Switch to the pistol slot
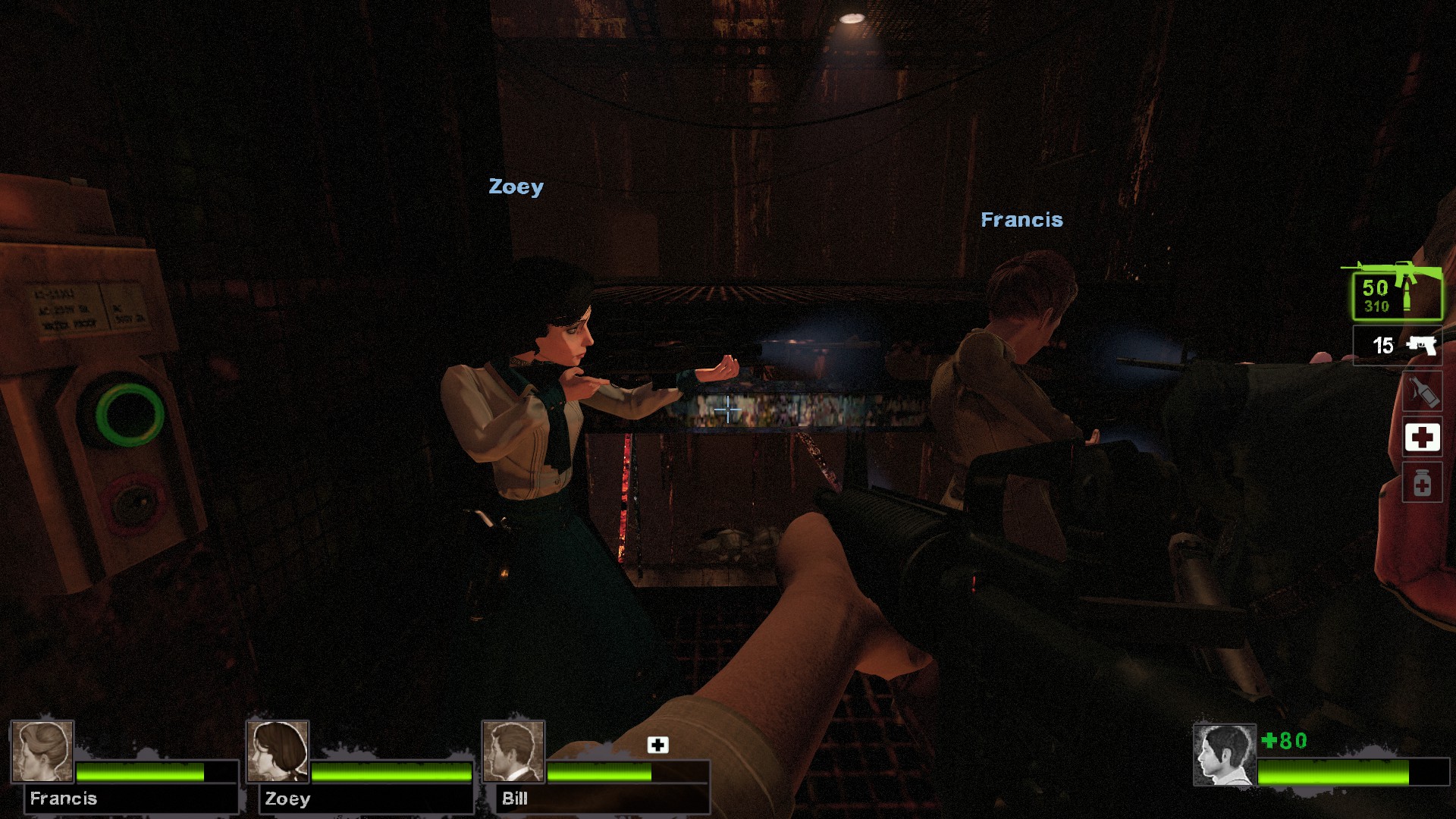Viewport: 1456px width, 819px height. click(1398, 346)
